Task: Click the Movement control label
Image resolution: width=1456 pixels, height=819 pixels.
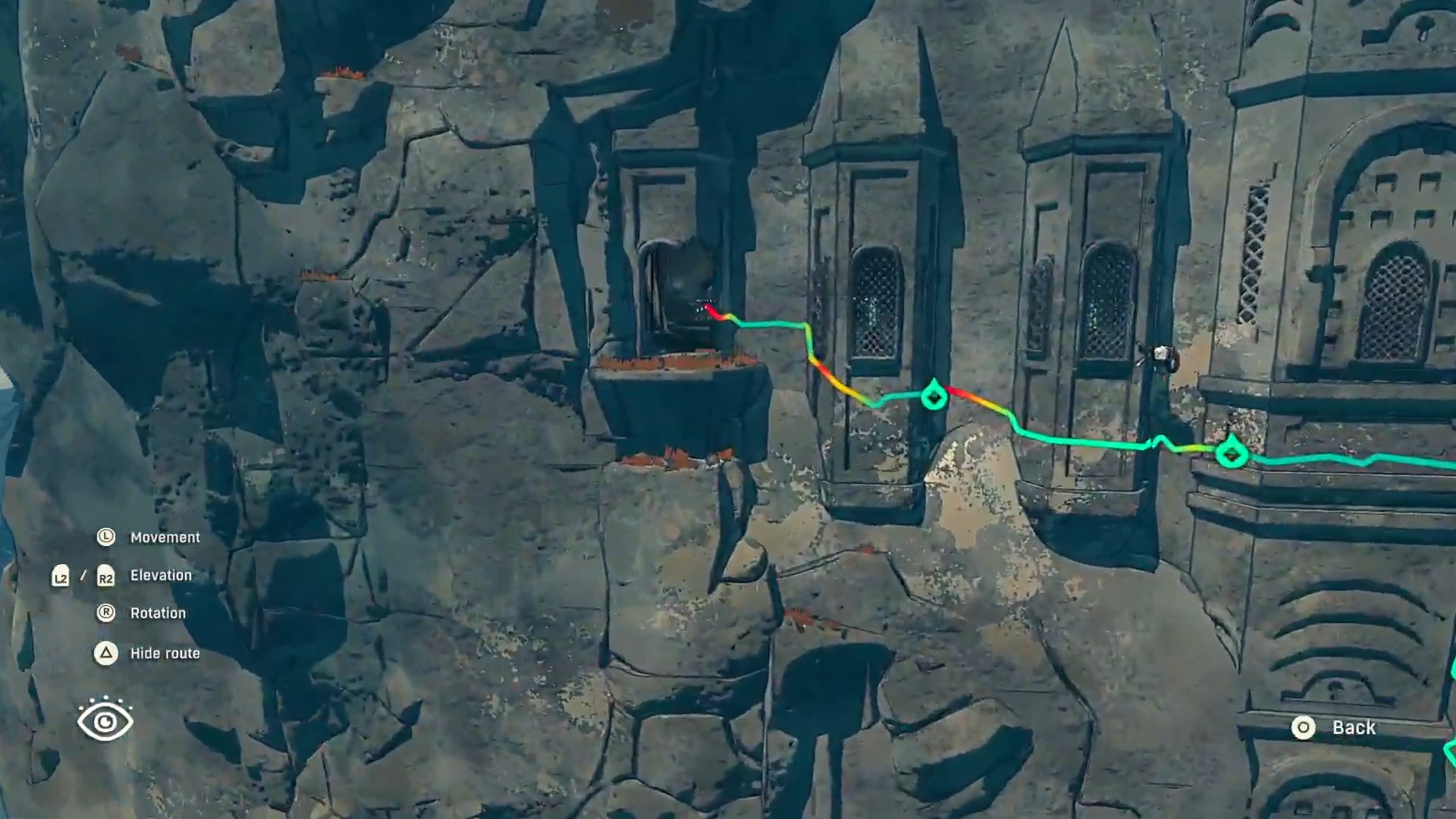Action: [165, 537]
